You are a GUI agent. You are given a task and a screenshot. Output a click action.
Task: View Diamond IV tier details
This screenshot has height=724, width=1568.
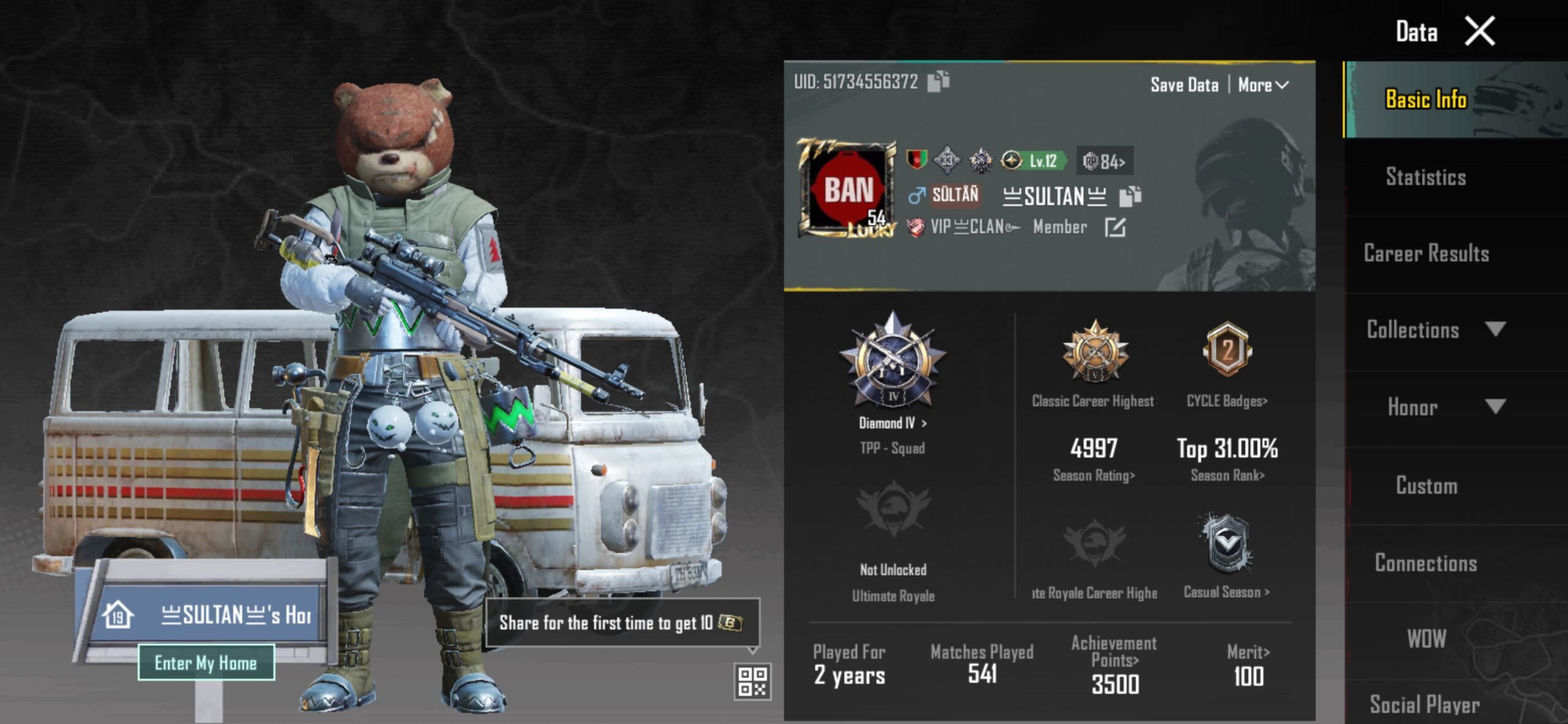pos(892,423)
